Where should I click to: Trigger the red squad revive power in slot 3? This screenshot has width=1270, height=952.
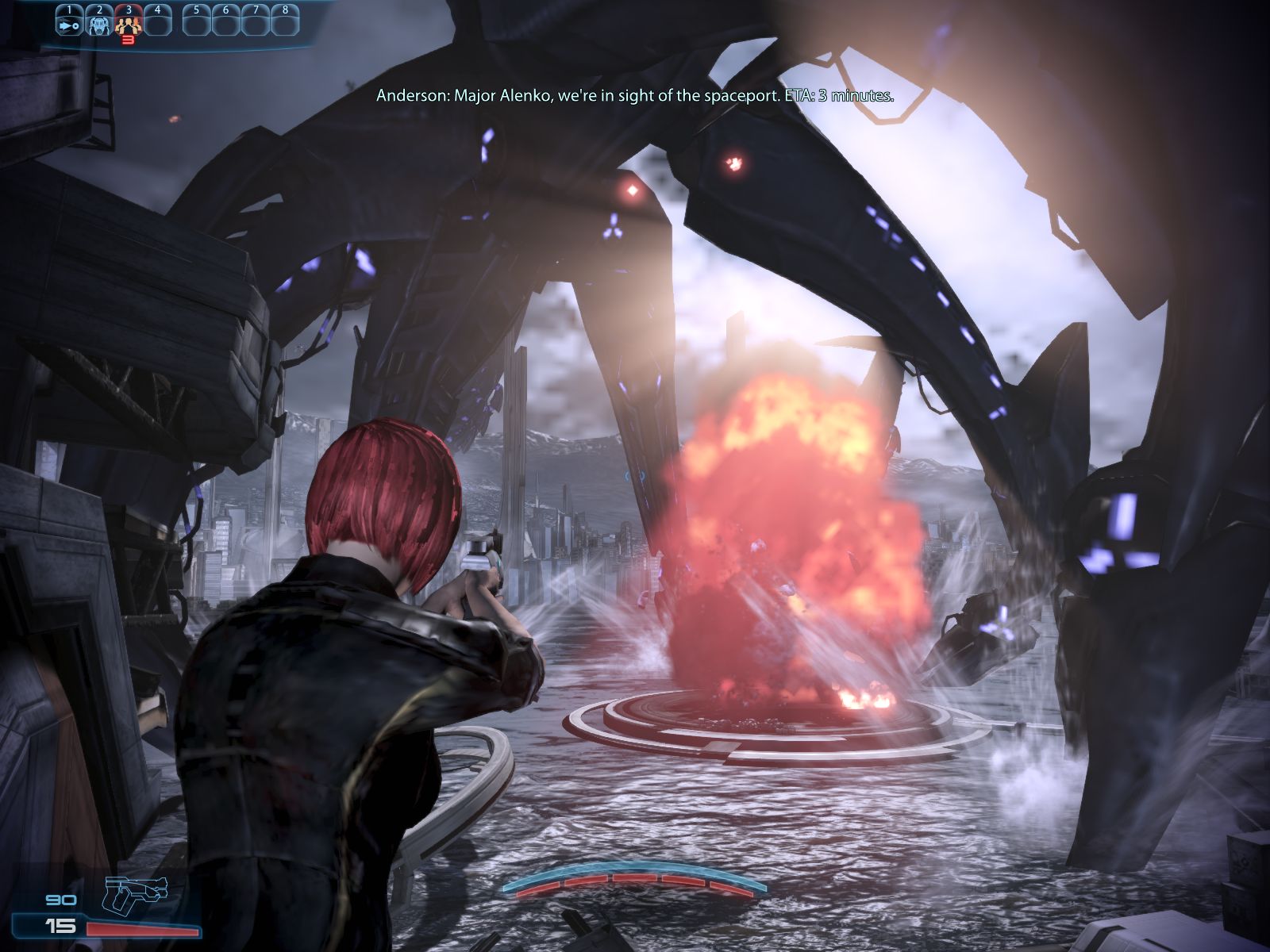point(128,23)
